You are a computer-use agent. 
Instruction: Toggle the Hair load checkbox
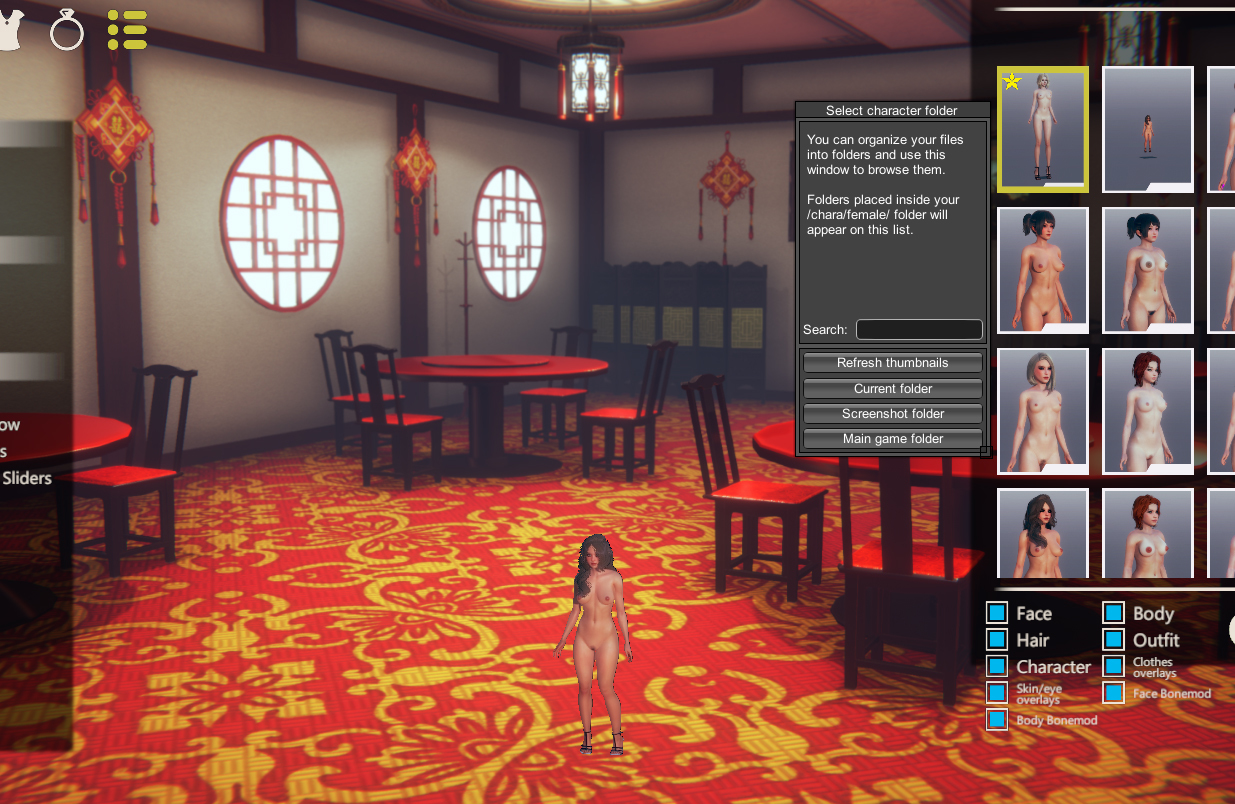pyautogui.click(x=997, y=640)
